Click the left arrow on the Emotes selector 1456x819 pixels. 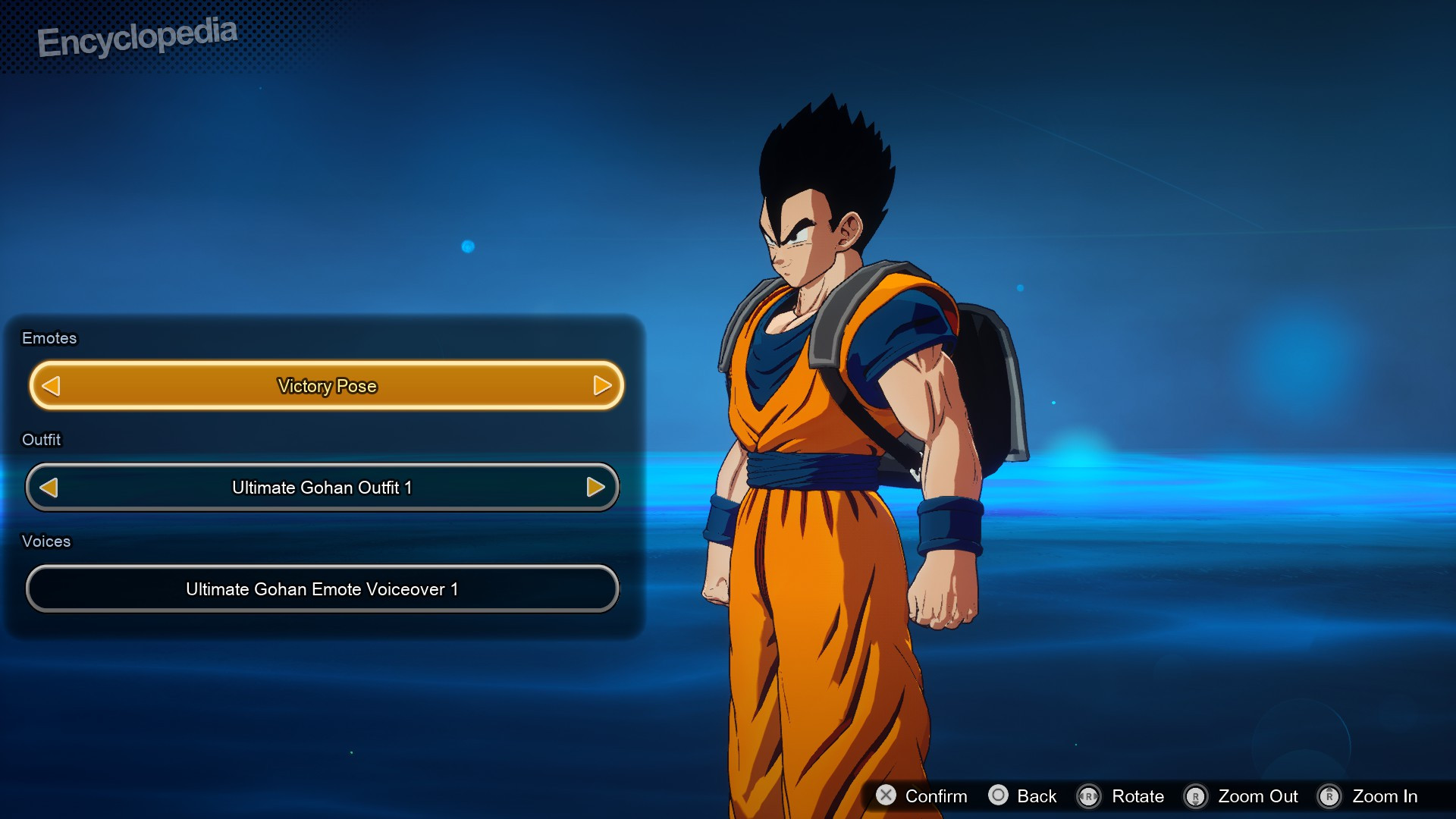pyautogui.click(x=50, y=385)
